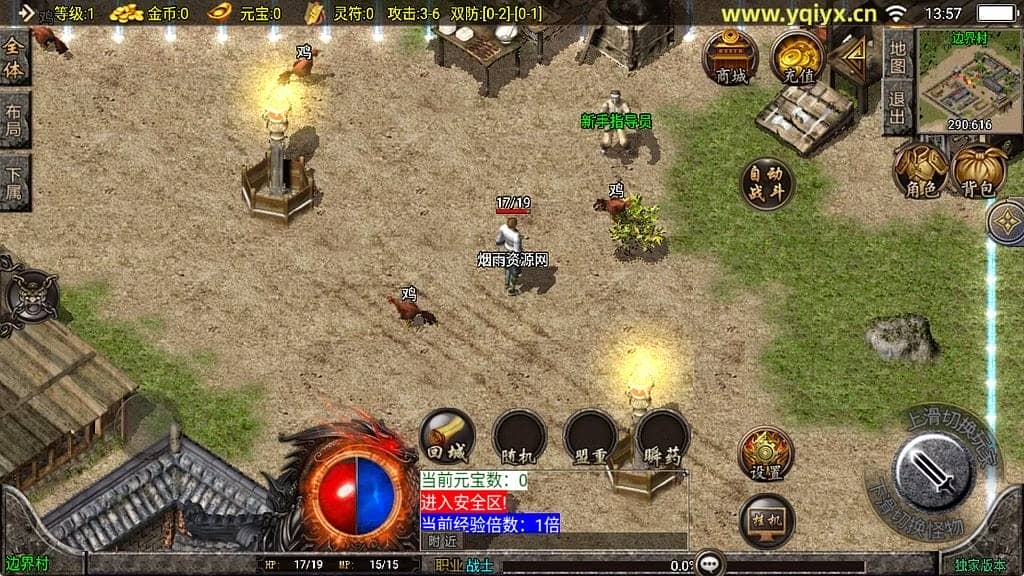Viewport: 1024px width, 576px height.
Task: Open the 充值 recharge screen
Action: tap(797, 56)
